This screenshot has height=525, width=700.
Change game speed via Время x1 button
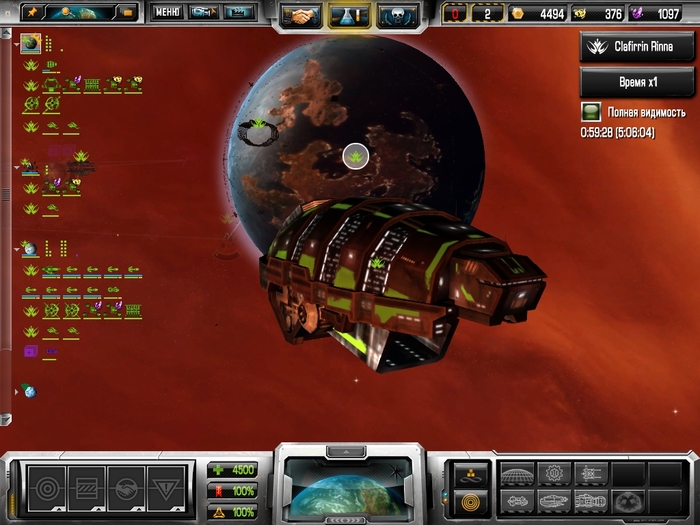637,81
